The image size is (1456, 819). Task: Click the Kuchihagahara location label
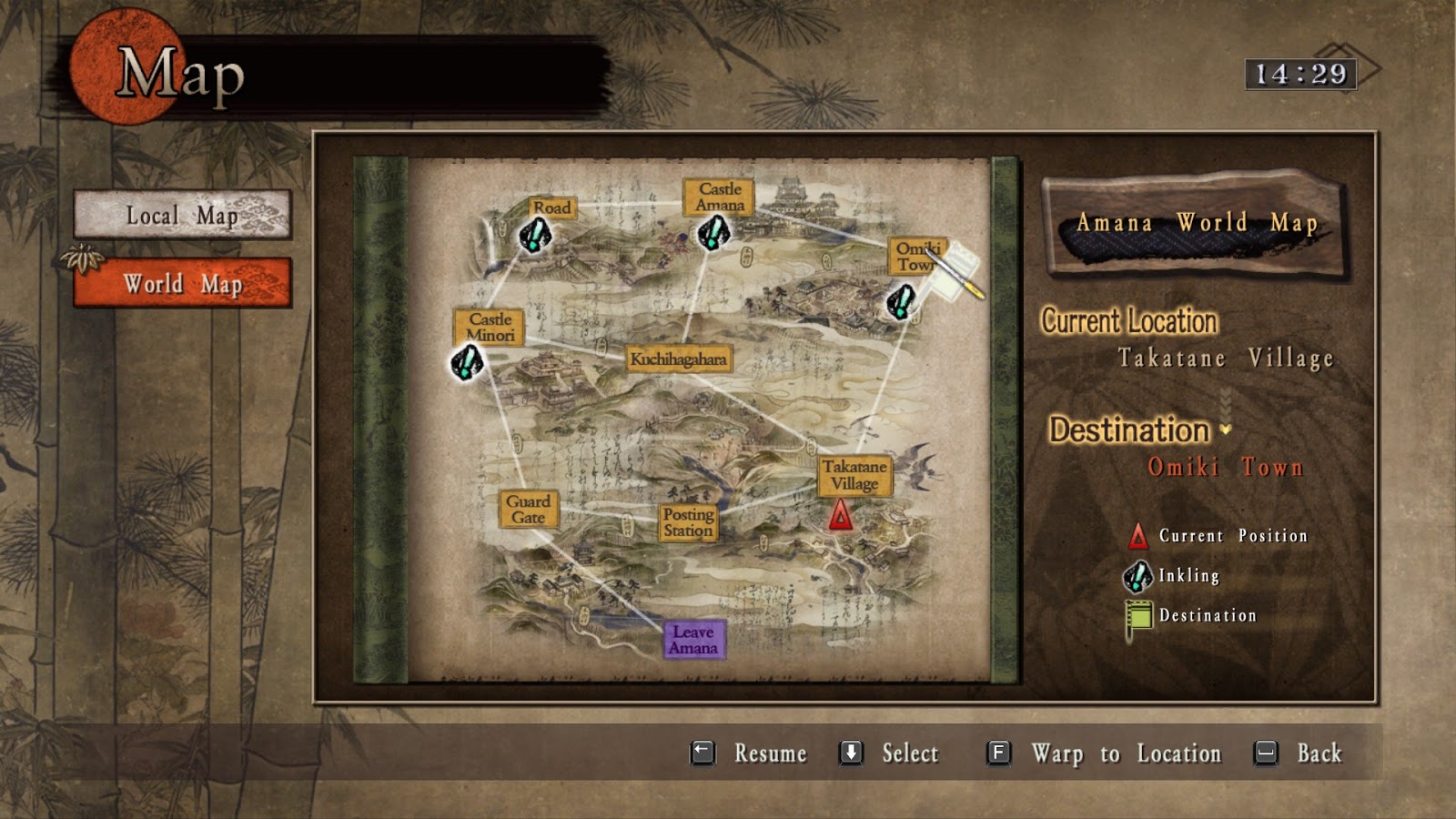[678, 359]
